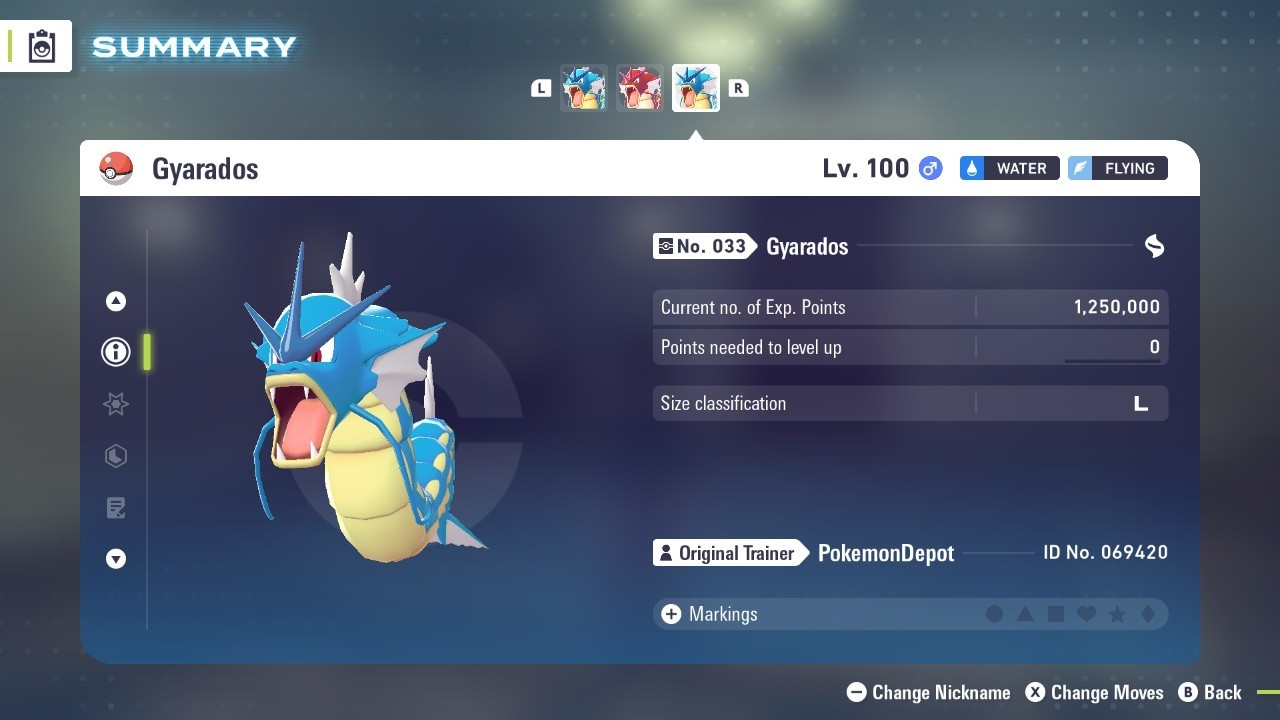
Task: Toggle the star marking
Action: tap(1117, 614)
